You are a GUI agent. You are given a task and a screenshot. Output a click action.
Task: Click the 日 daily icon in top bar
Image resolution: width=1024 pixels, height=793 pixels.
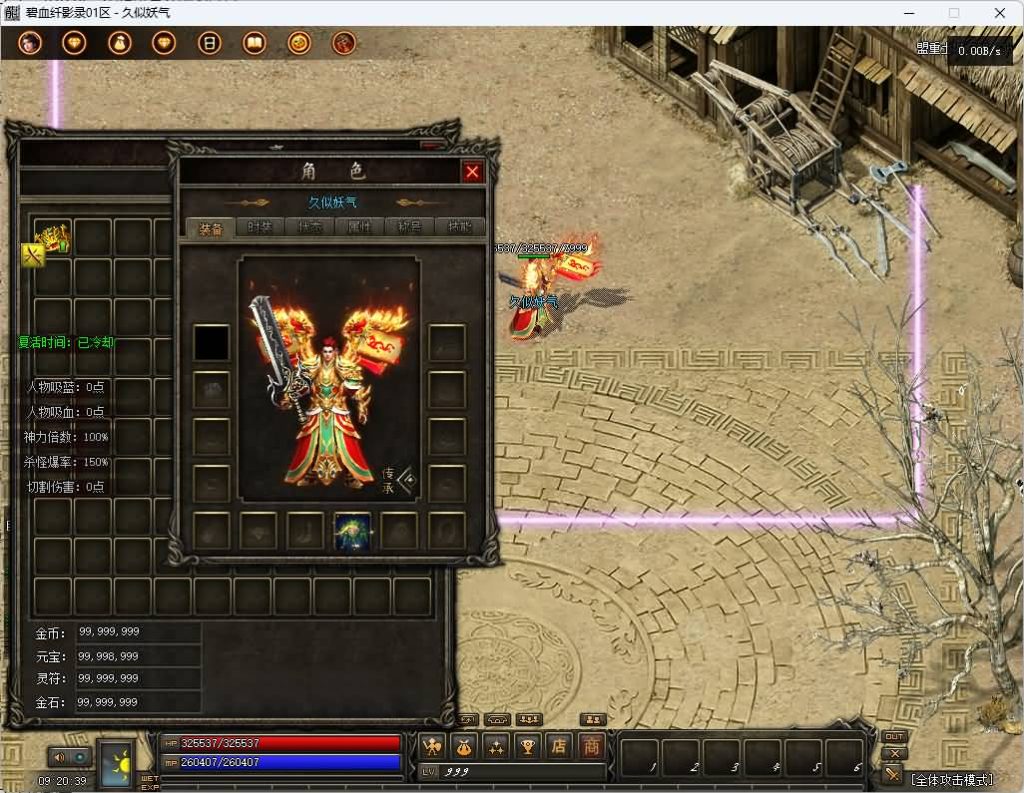click(209, 44)
